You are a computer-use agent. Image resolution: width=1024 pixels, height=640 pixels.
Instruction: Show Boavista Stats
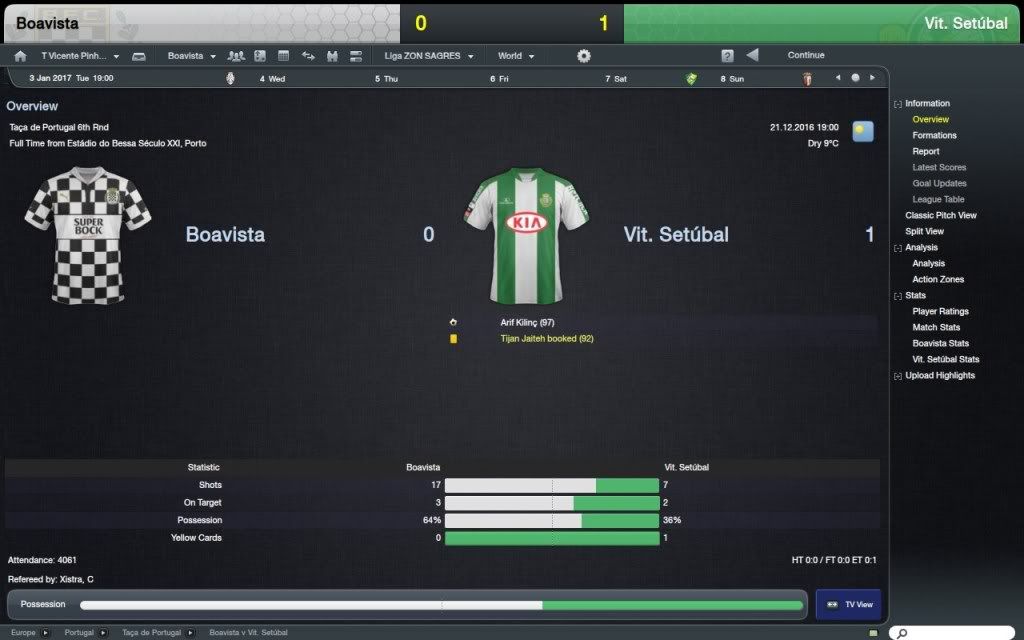940,344
